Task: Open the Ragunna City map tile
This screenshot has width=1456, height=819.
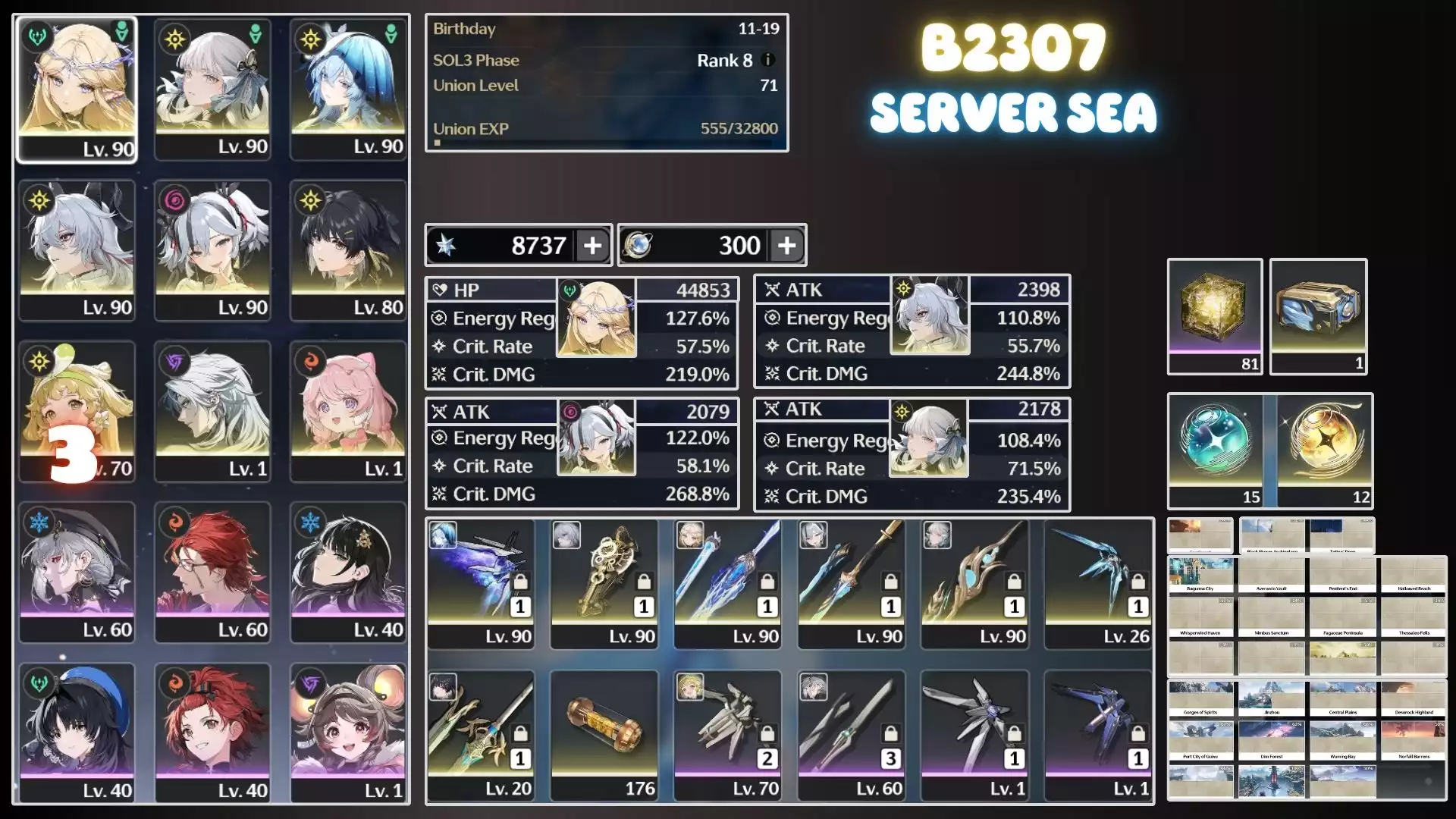Action: point(1200,576)
